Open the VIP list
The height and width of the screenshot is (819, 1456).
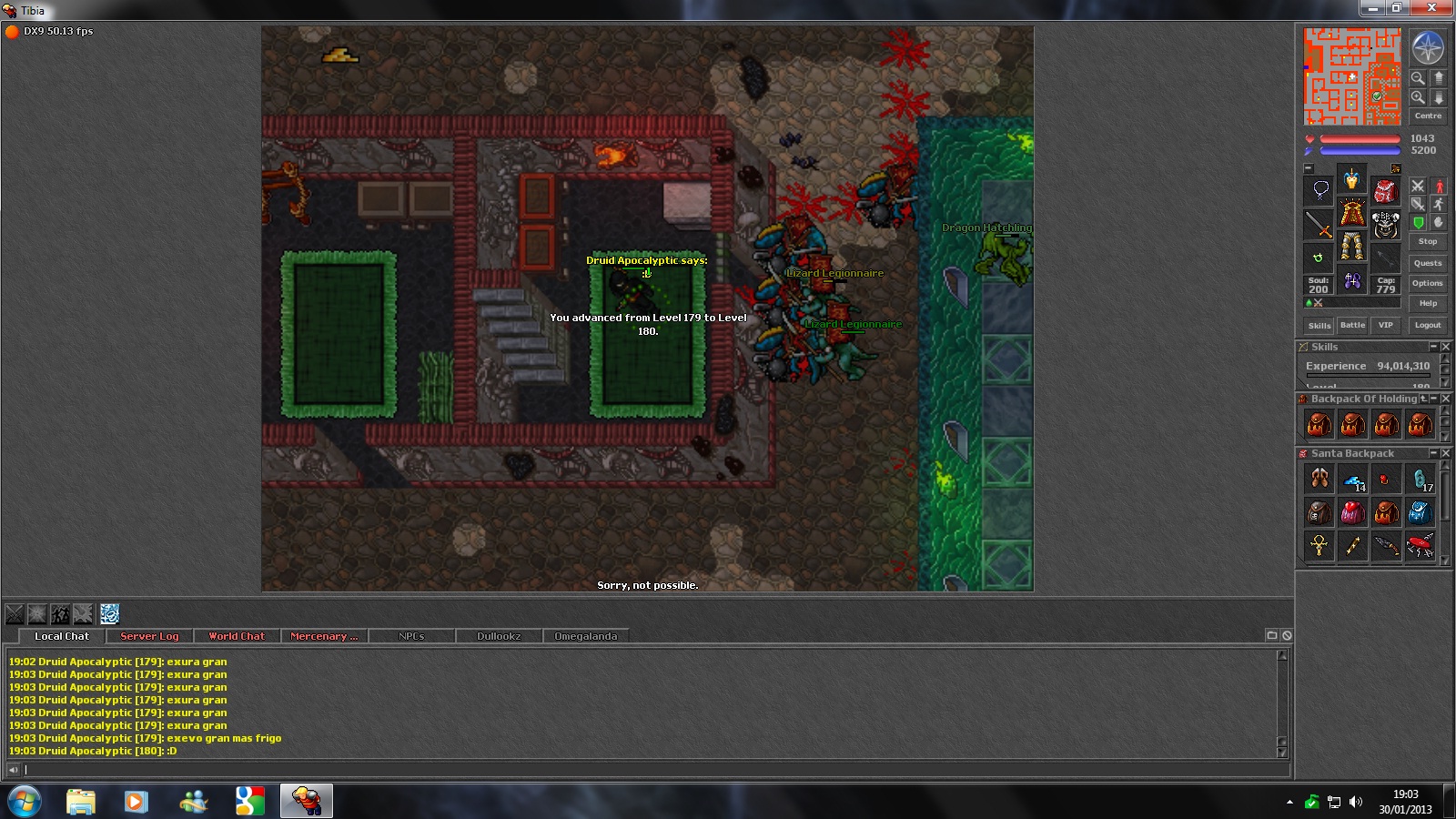point(1385,325)
